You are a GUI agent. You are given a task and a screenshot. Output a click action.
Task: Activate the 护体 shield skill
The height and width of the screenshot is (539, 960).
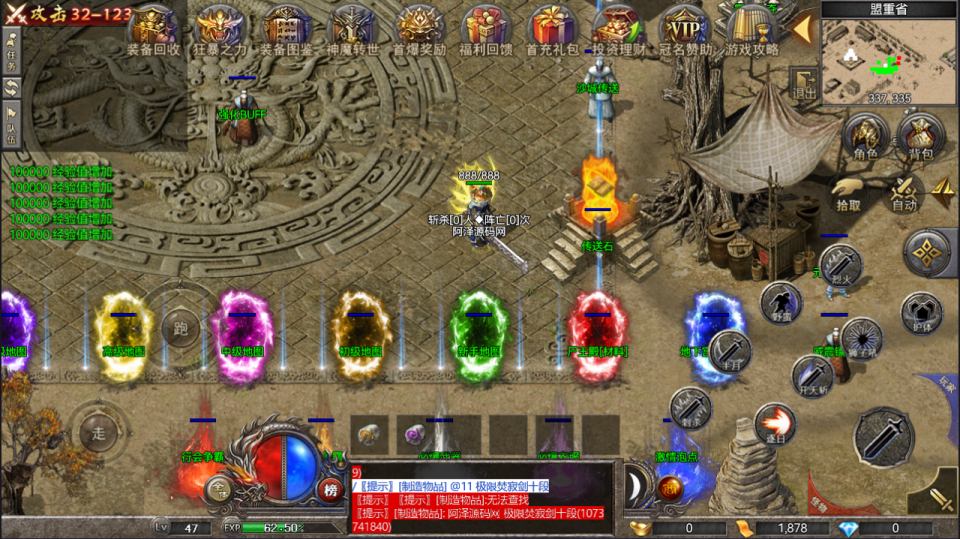[x=921, y=312]
